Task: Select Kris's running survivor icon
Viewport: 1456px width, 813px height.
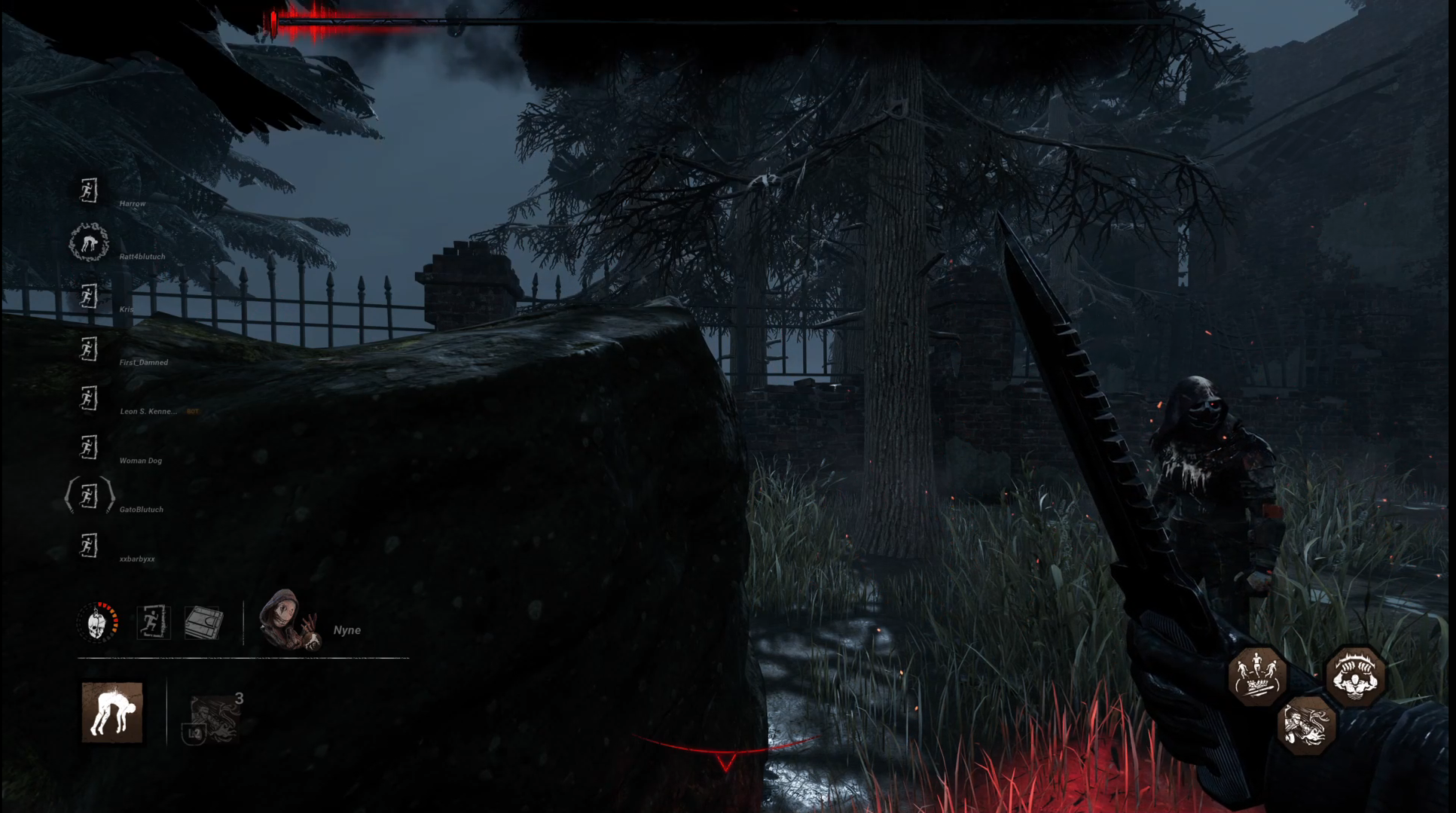Action: tap(88, 297)
